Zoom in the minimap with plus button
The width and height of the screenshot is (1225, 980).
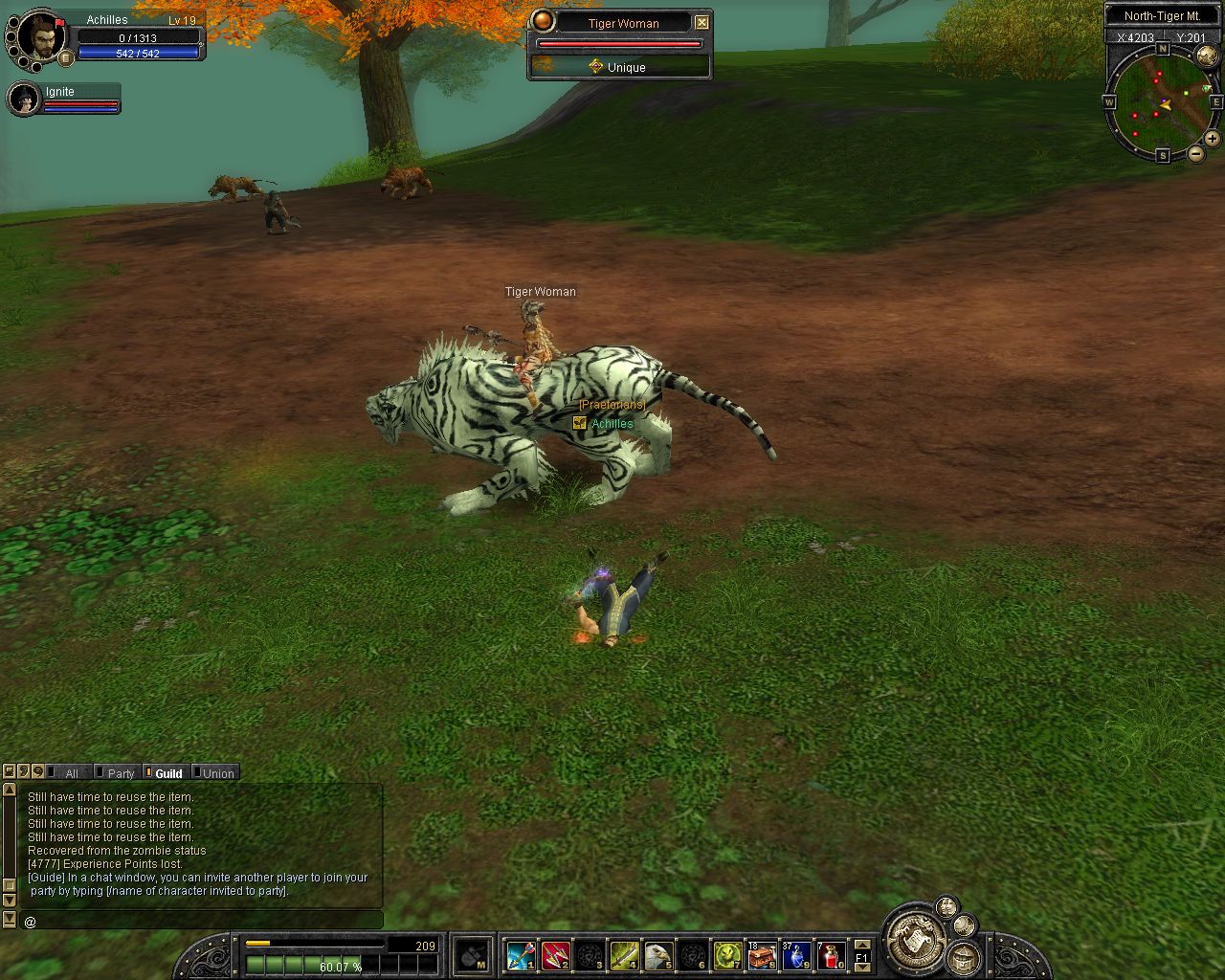coord(1212,139)
